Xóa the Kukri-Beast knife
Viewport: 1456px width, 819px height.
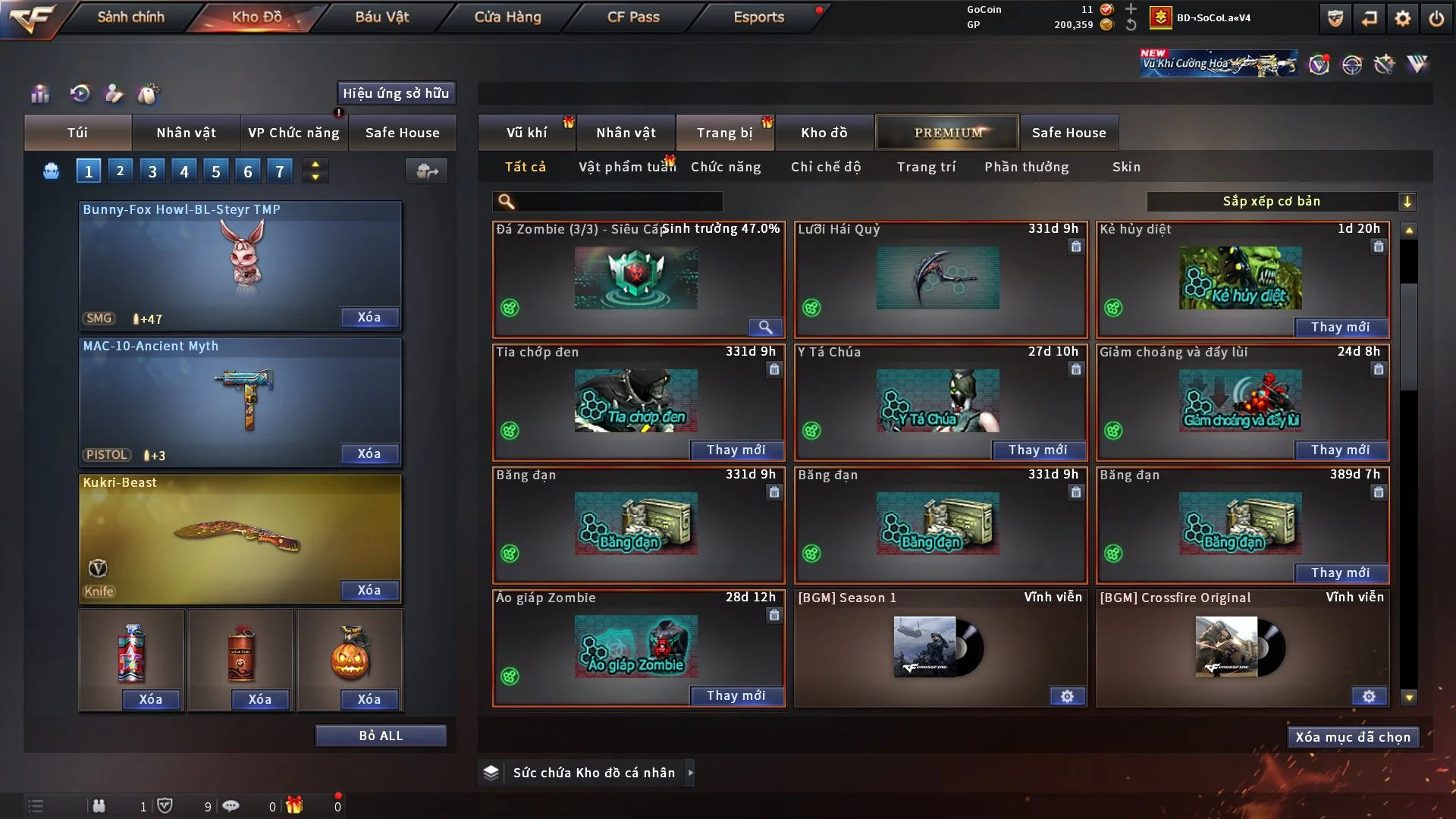[x=369, y=590]
